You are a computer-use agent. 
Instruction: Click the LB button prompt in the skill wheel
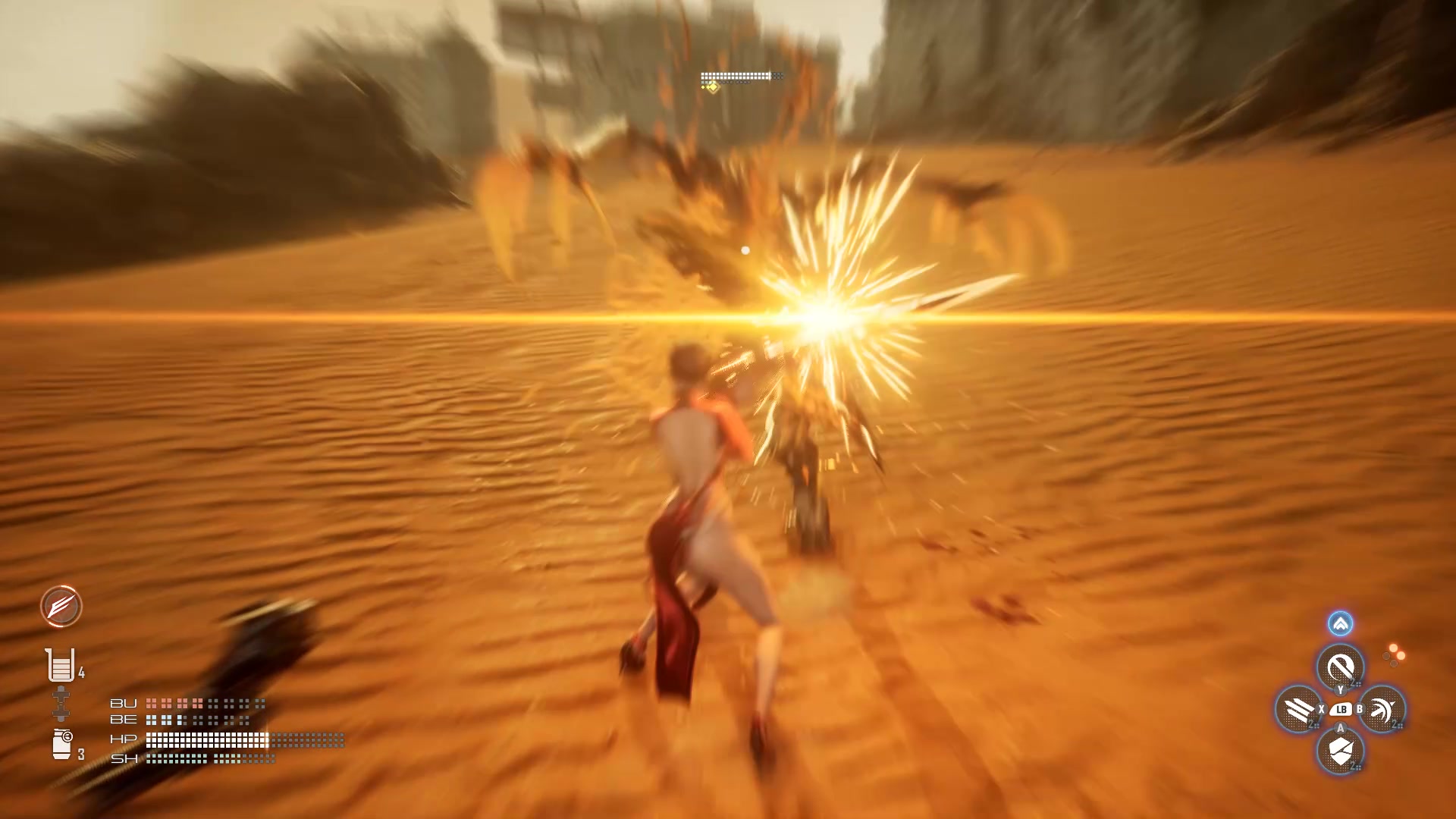point(1341,709)
